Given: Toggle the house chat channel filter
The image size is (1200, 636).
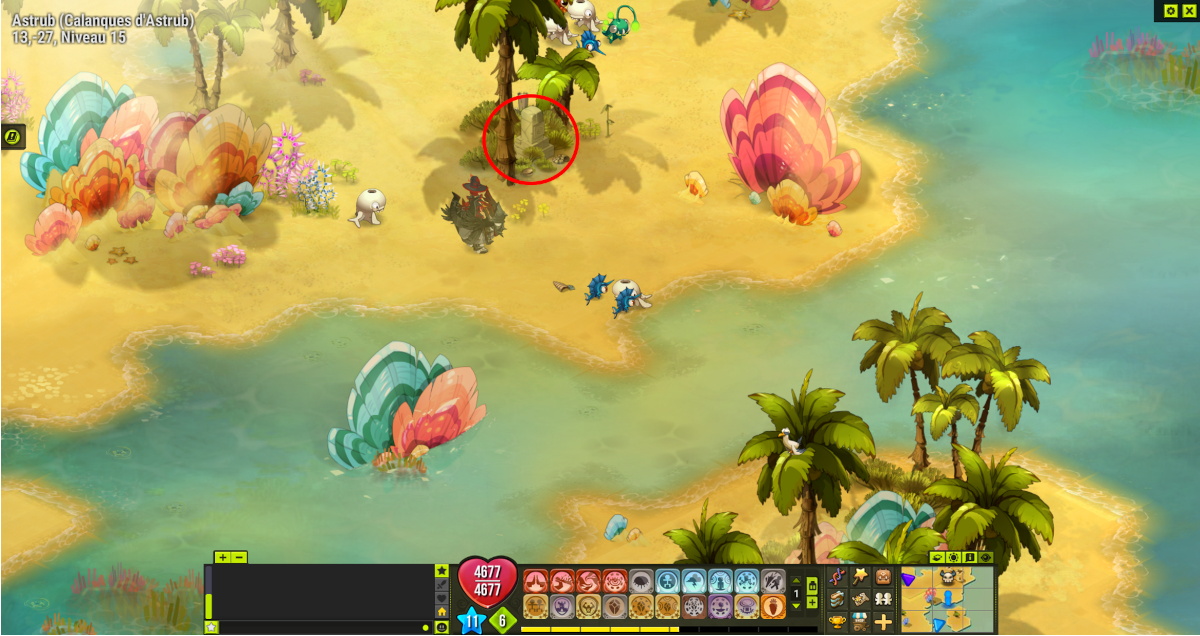Looking at the screenshot, I should (x=441, y=611).
